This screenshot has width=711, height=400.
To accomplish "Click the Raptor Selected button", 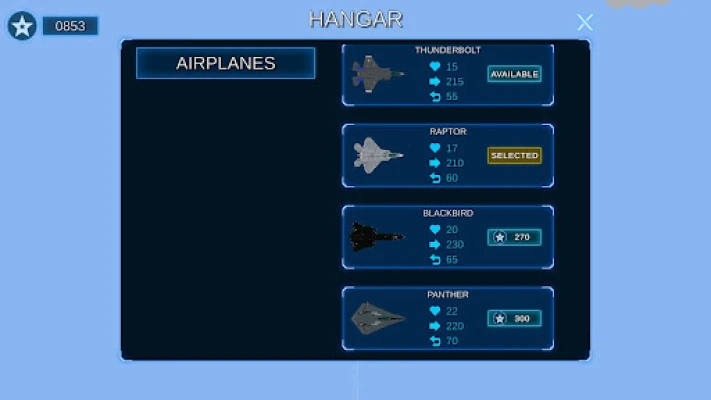I will coord(514,156).
